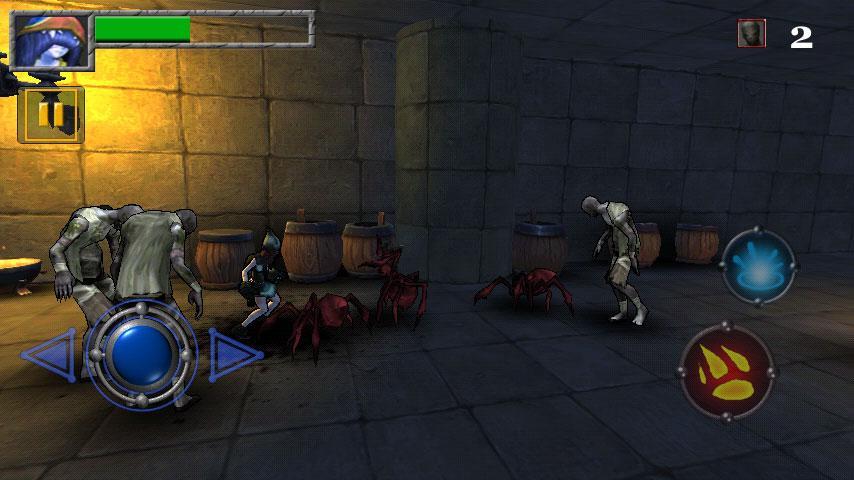854x480 pixels.
Task: Move right with the right arrow
Action: [x=234, y=354]
